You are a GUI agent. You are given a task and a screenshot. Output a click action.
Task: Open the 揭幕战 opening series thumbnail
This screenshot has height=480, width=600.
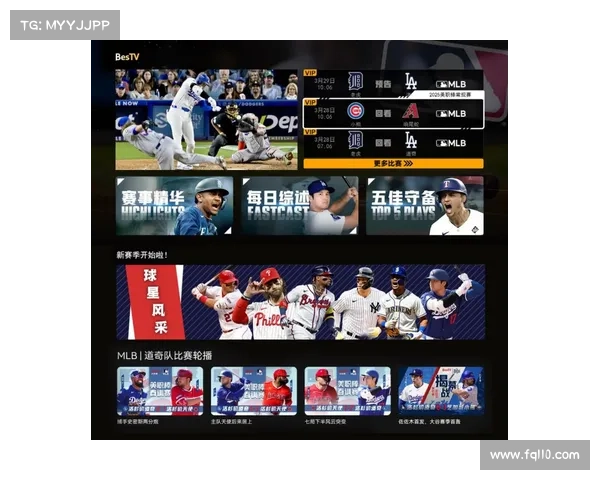(x=440, y=391)
